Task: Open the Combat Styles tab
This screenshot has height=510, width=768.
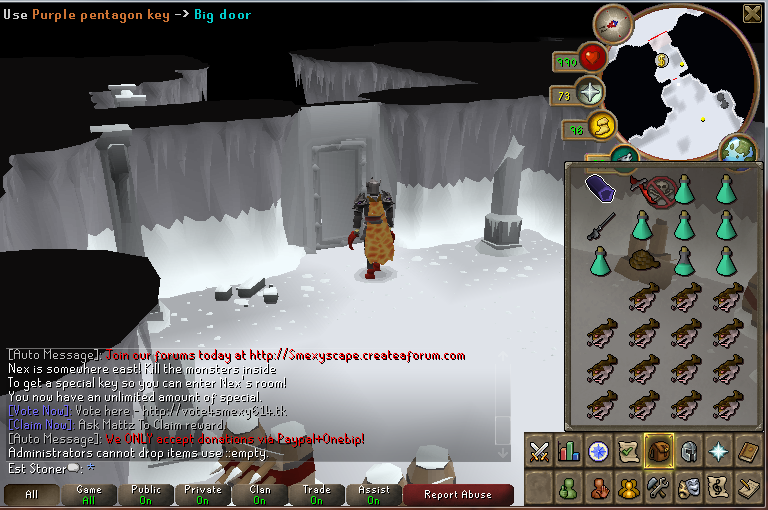Action: click(540, 452)
